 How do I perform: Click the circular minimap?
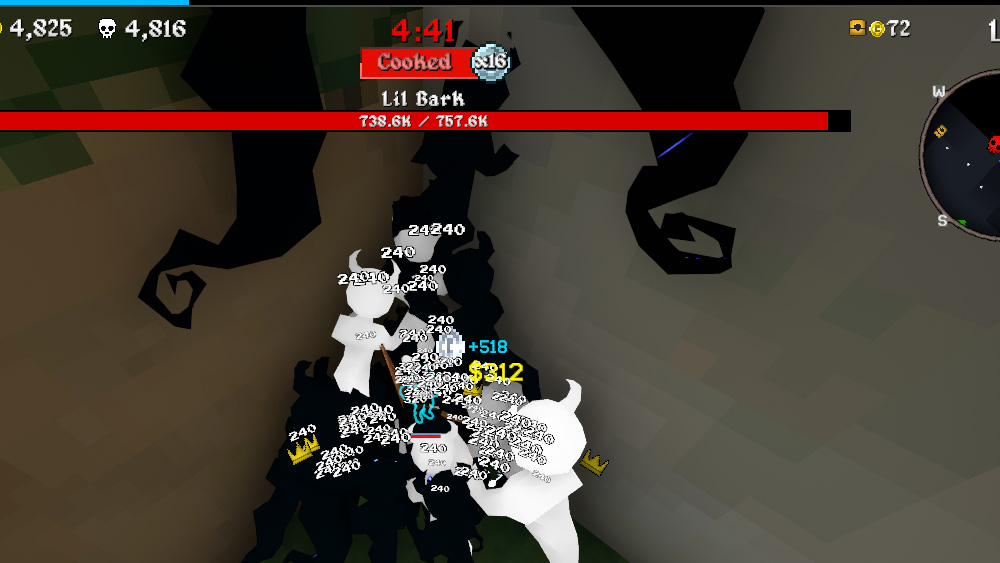(964, 155)
